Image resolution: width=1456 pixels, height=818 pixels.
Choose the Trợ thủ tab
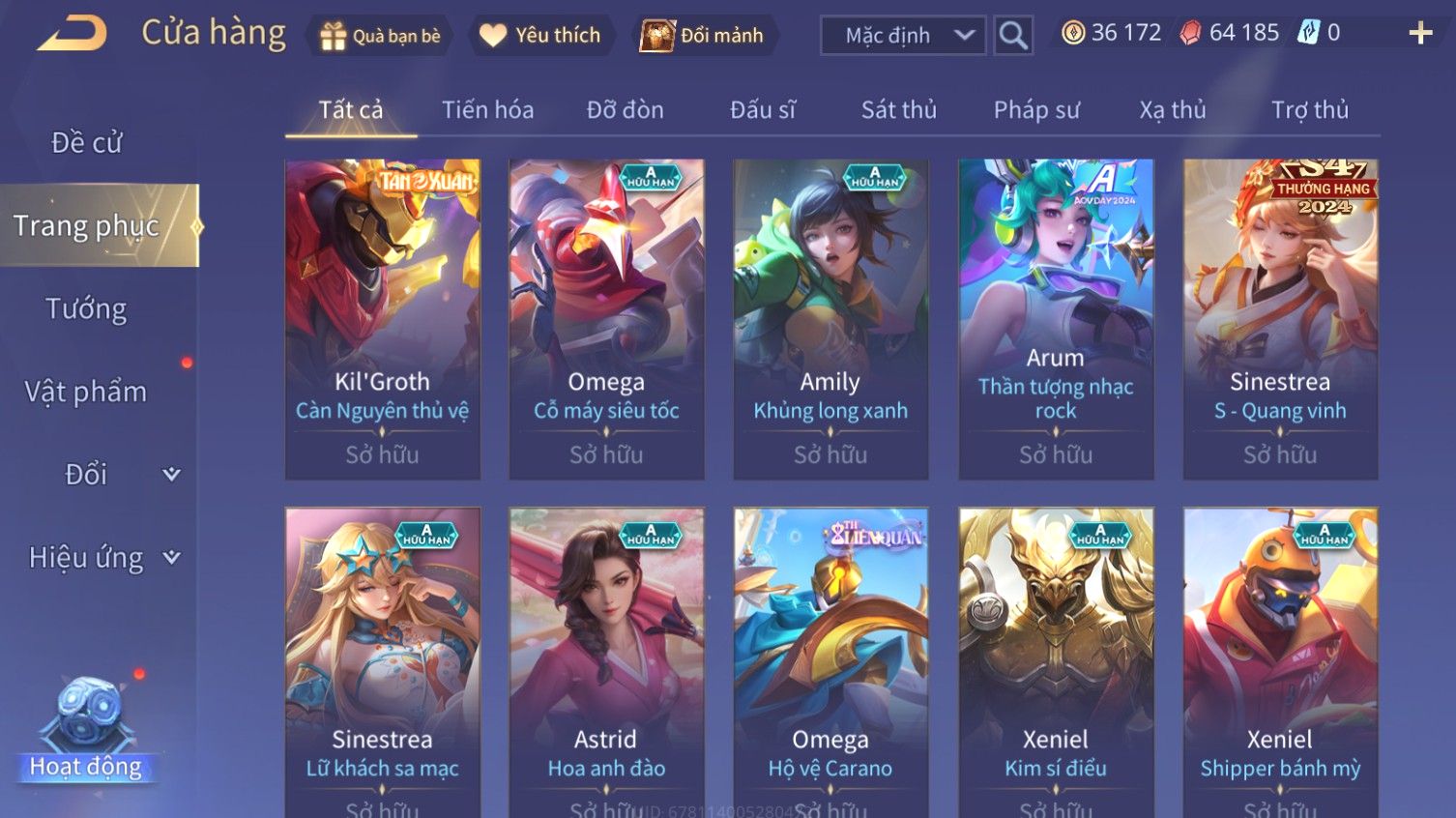(1309, 110)
